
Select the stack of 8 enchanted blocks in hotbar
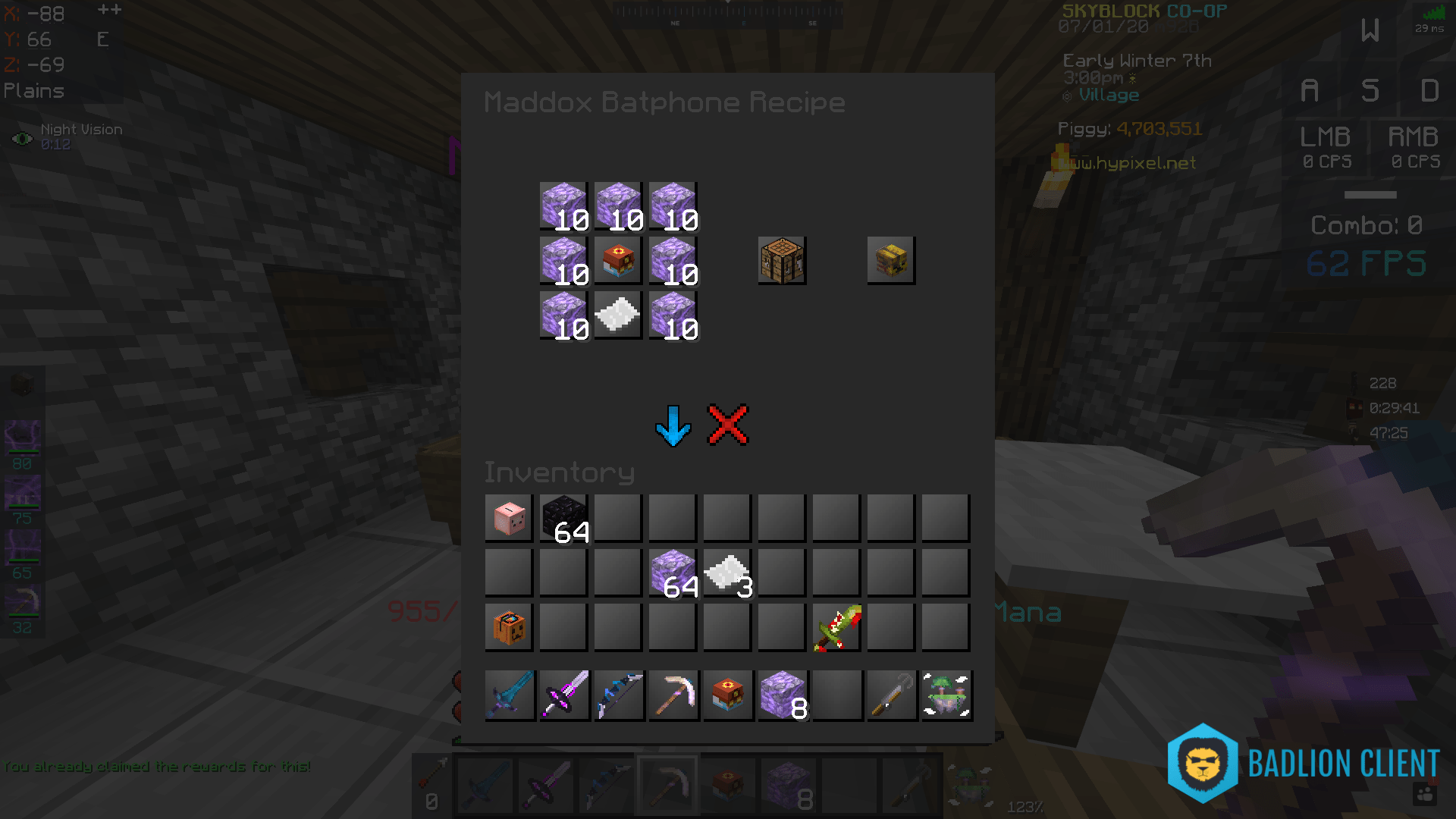pos(782,695)
